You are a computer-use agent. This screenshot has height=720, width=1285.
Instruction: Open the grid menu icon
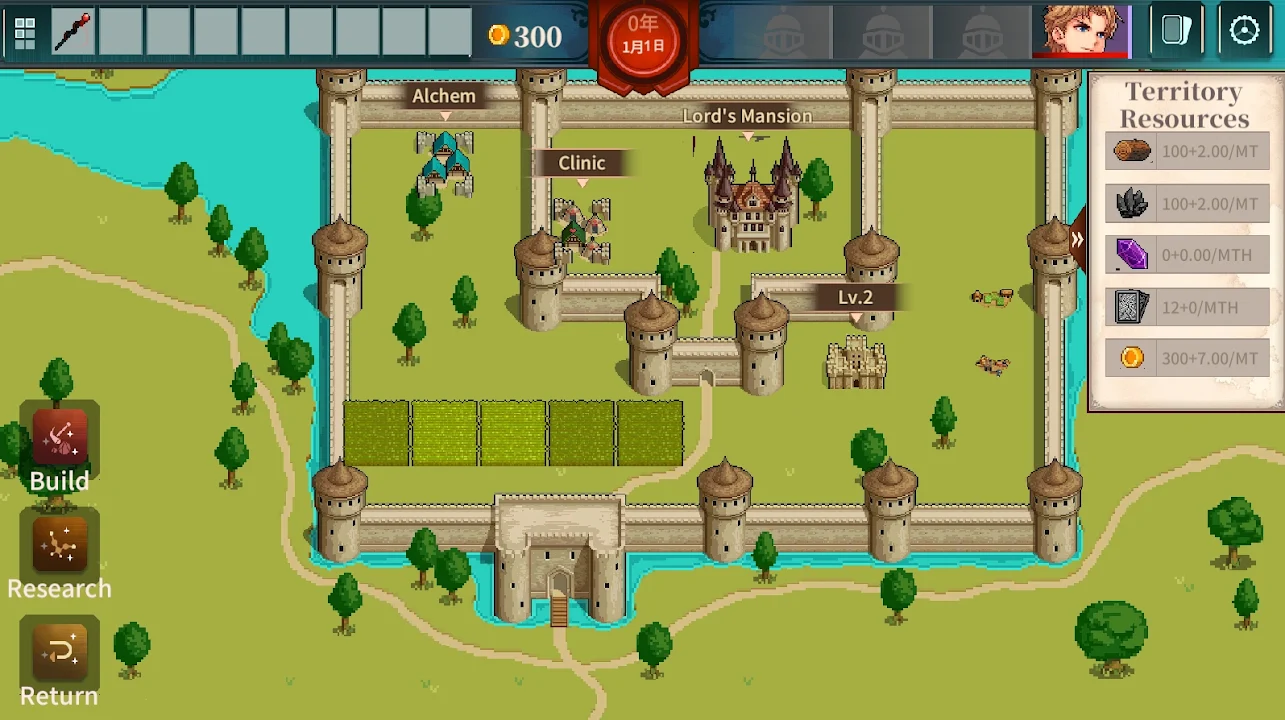click(25, 33)
